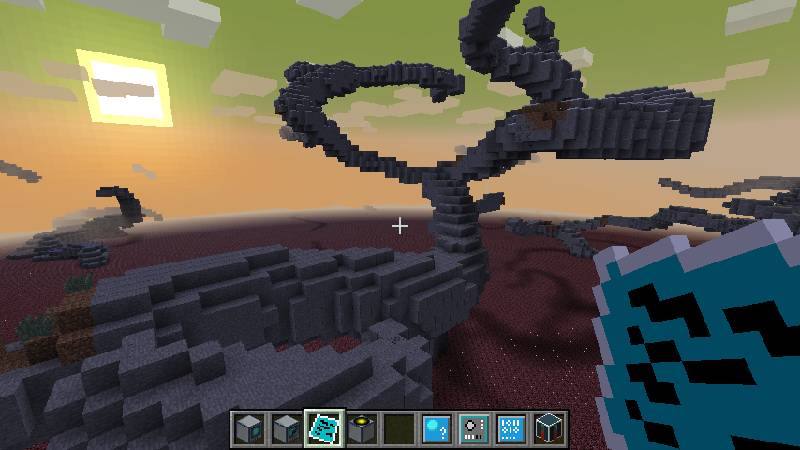This screenshot has height=450, width=800.
Task: Choose the dark block with yellow light
Action: (362, 428)
